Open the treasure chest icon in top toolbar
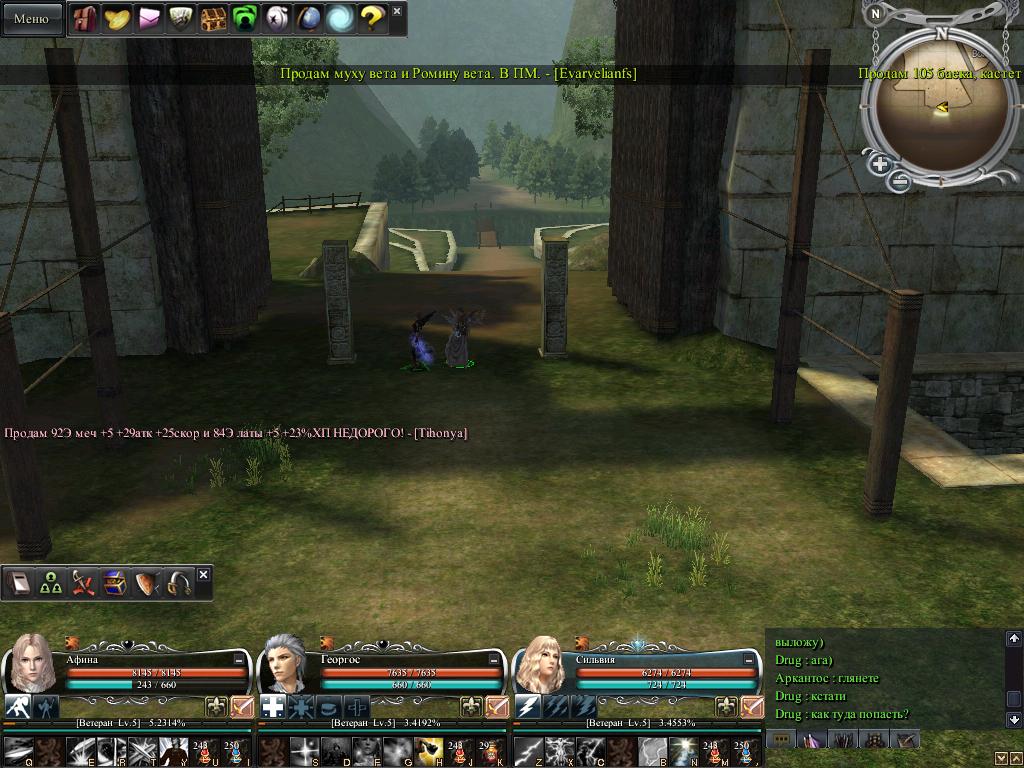This screenshot has height=768, width=1024. pos(212,18)
